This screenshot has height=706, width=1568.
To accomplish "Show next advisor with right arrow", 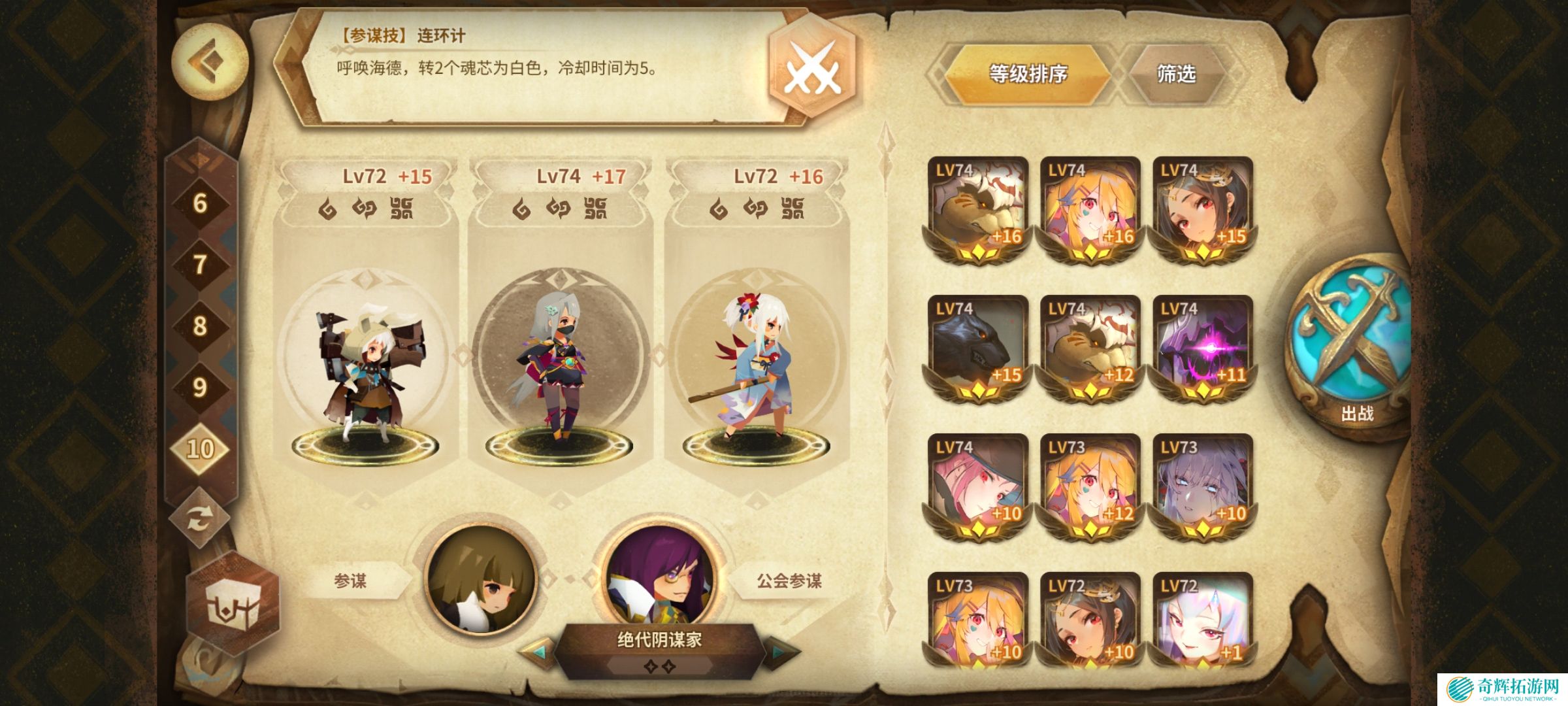I will coord(781,652).
